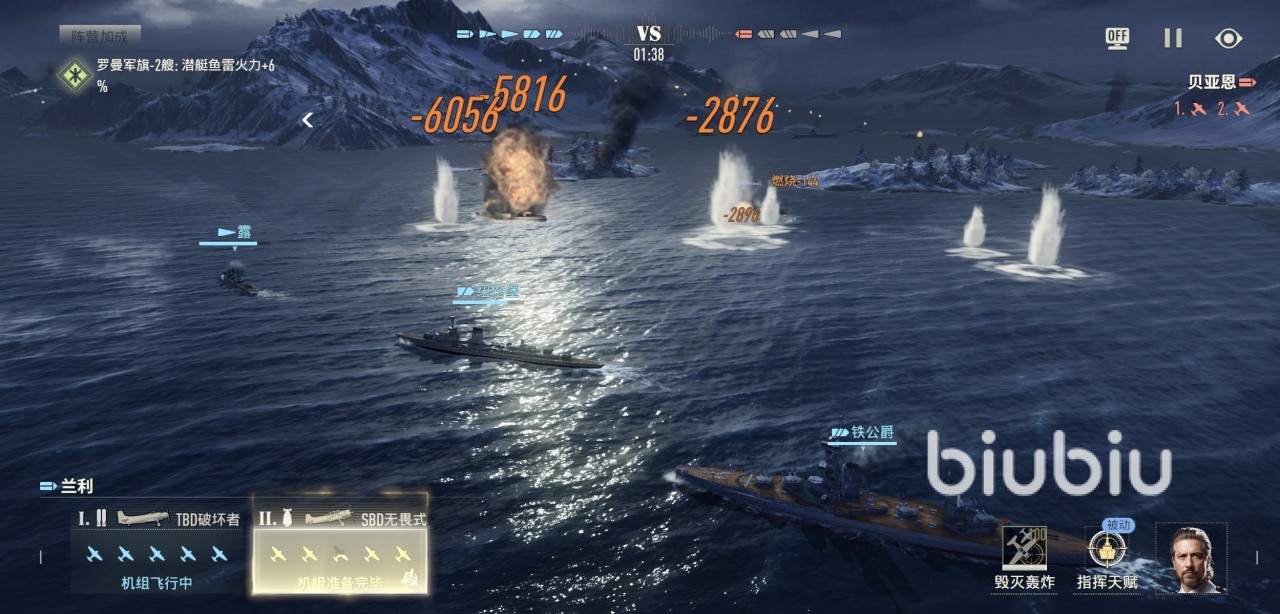Toggle the eye view icon
1280x614 pixels.
click(x=1228, y=38)
